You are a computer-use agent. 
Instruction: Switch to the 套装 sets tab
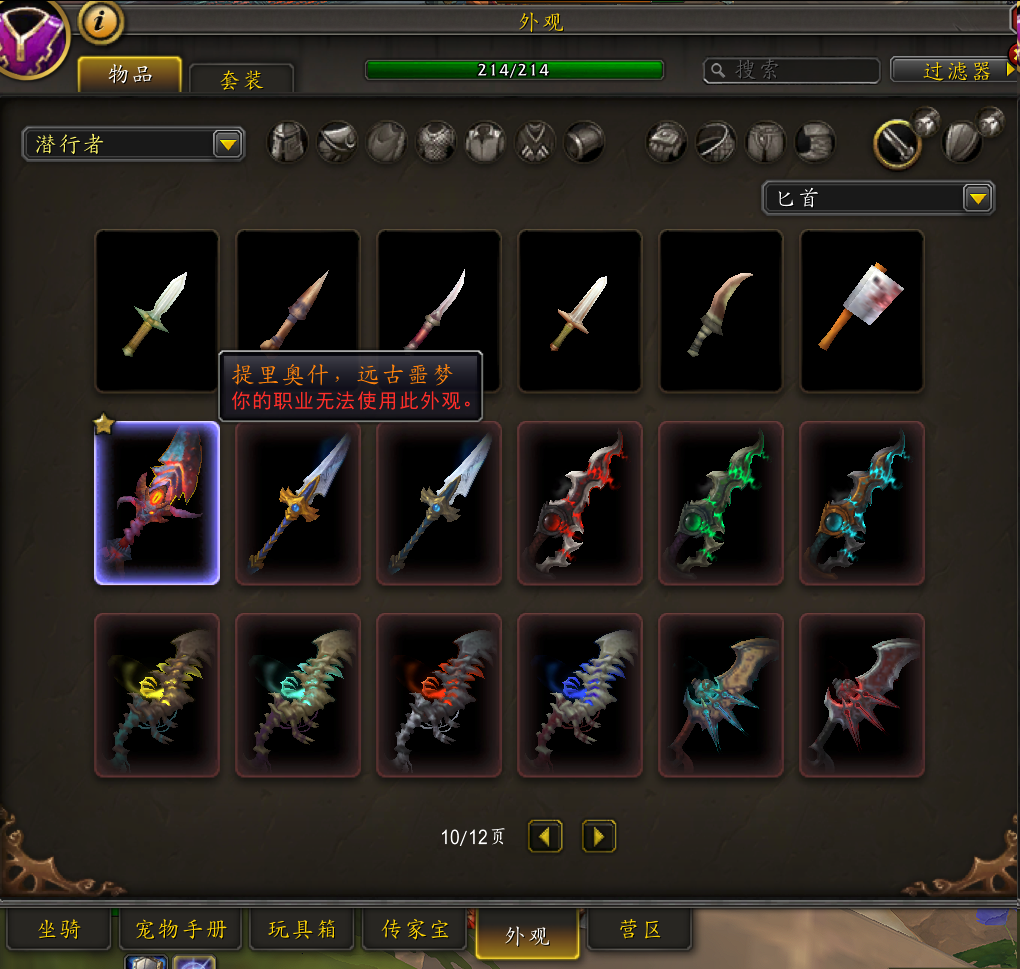[241, 80]
